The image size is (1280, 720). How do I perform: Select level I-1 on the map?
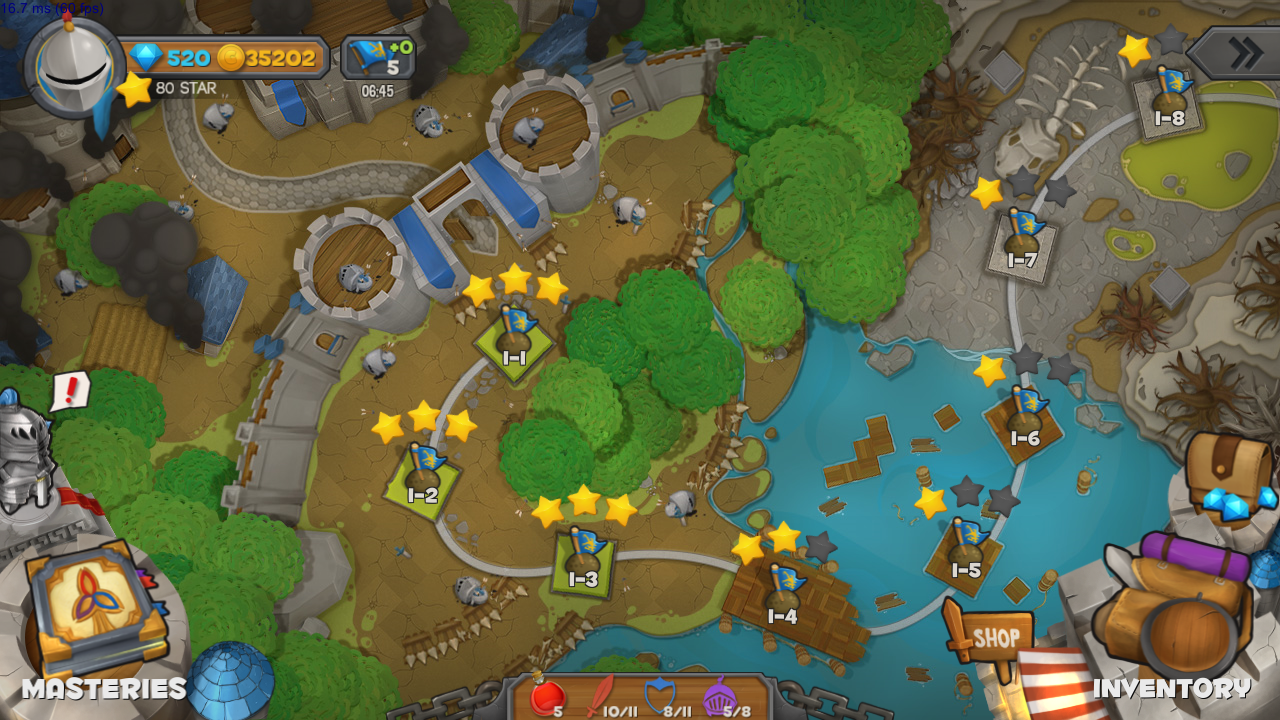pyautogui.click(x=514, y=340)
